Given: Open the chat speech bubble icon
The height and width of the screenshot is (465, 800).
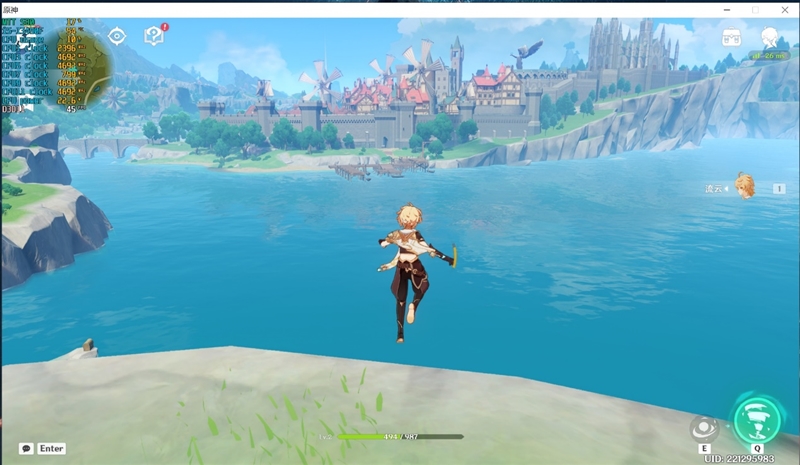Looking at the screenshot, I should pos(26,449).
